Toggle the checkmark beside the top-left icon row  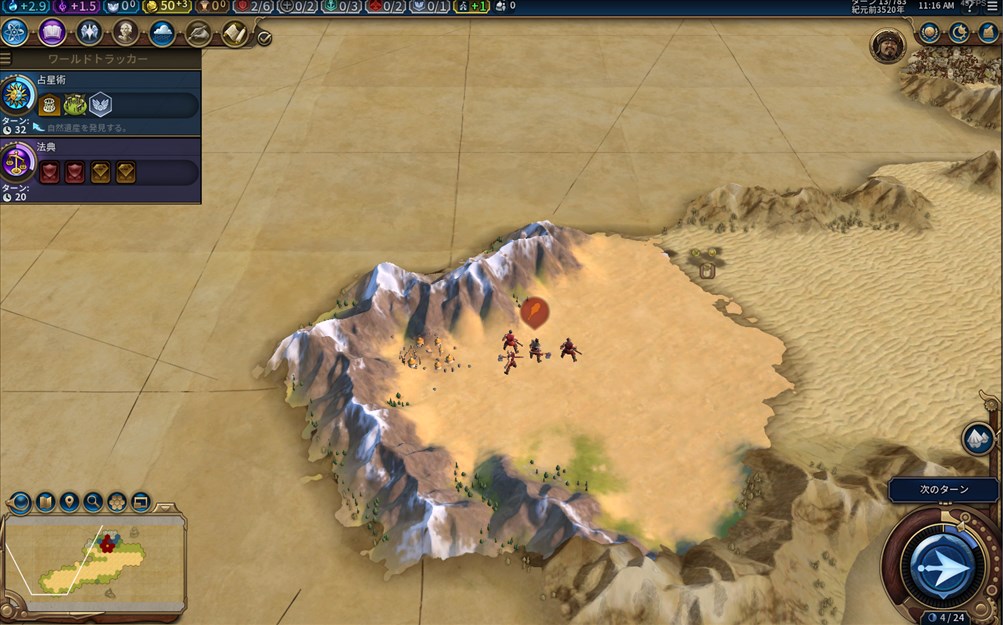coord(264,38)
